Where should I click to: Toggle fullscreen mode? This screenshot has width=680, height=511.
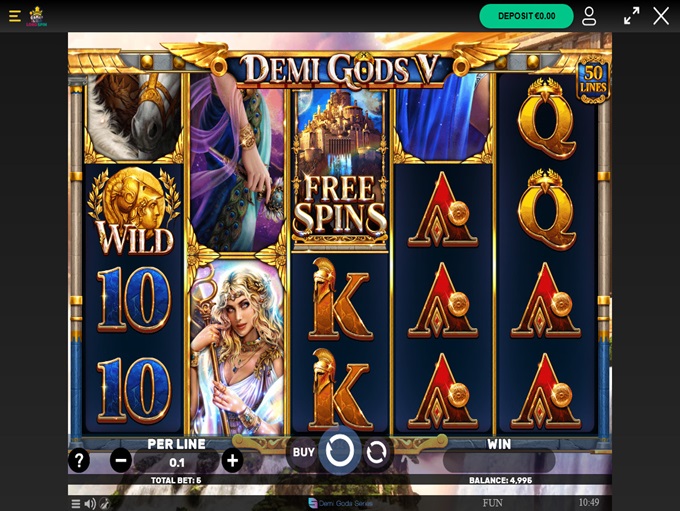(x=632, y=16)
